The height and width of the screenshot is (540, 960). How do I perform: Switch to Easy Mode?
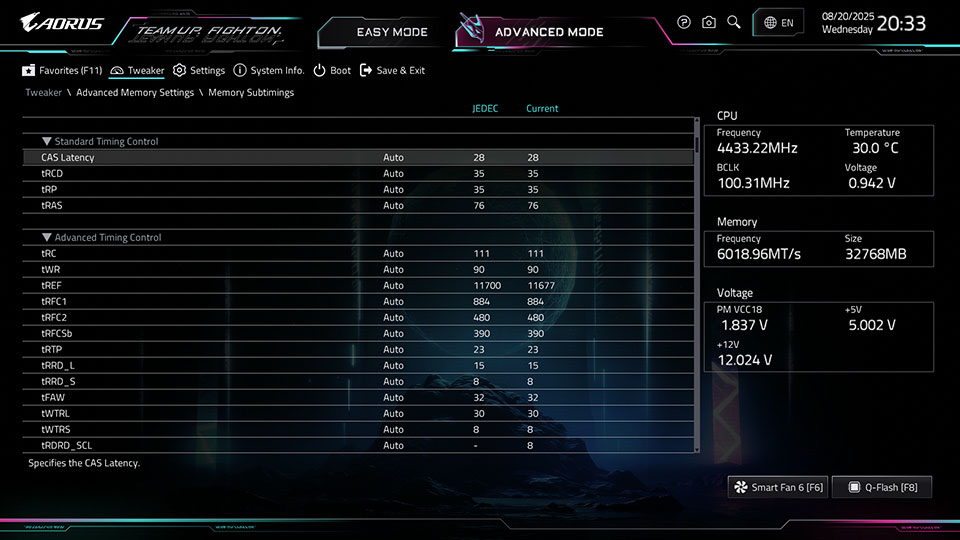pos(391,32)
